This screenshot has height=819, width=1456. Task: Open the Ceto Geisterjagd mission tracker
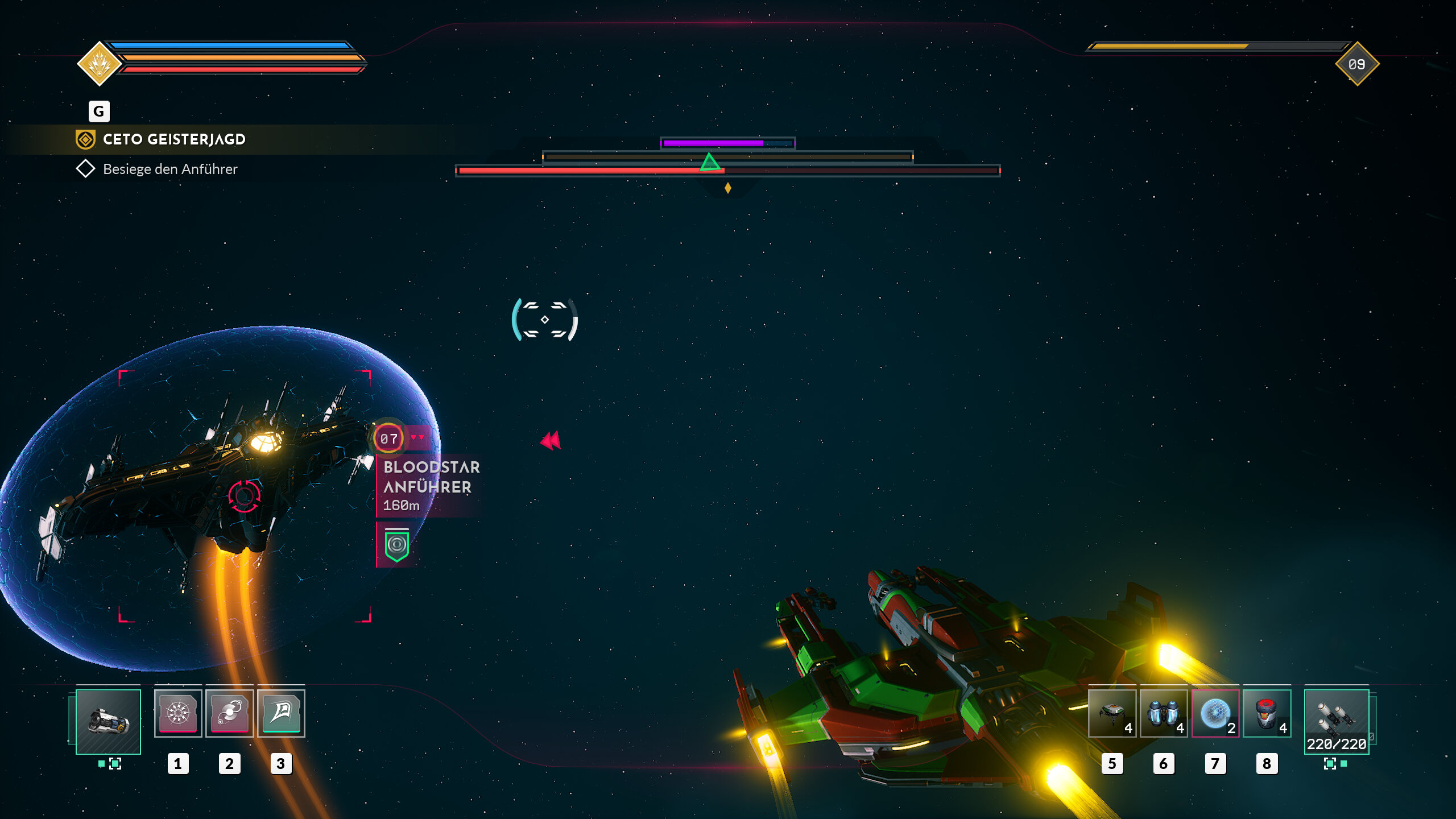(173, 139)
